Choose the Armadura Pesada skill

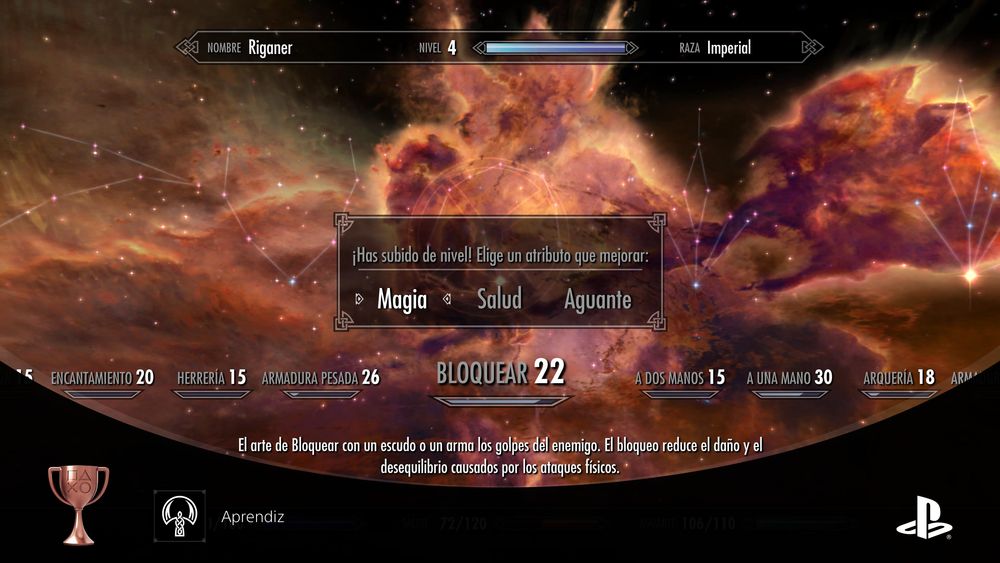pos(320,378)
